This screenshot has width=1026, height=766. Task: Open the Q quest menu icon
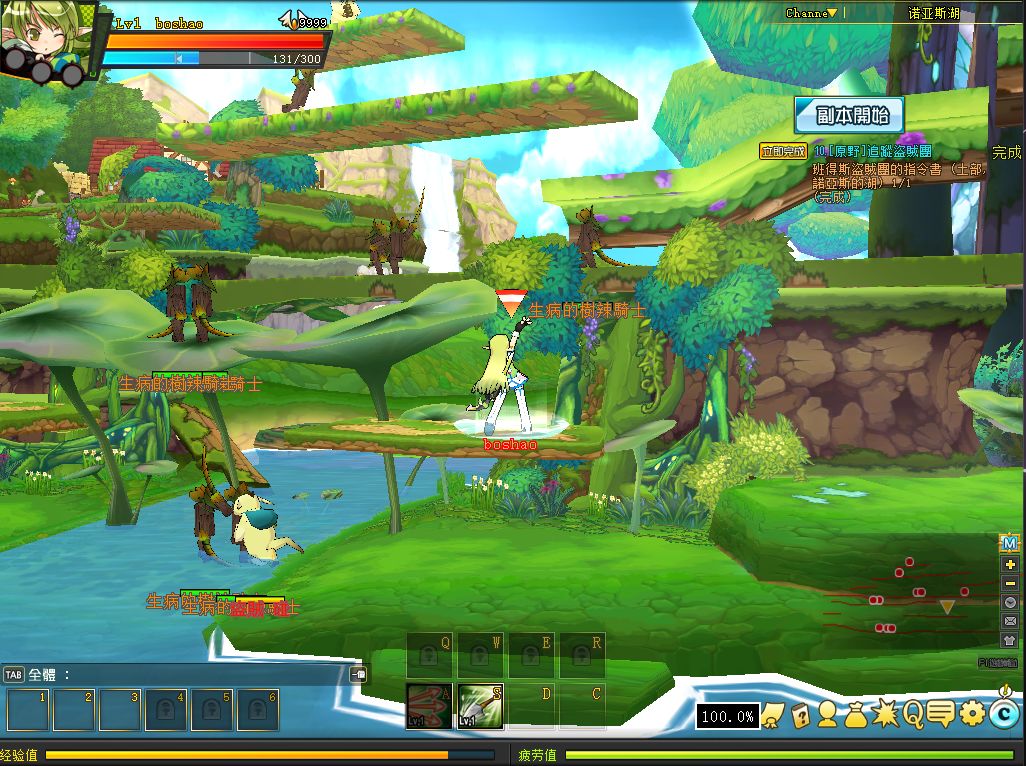click(x=913, y=714)
